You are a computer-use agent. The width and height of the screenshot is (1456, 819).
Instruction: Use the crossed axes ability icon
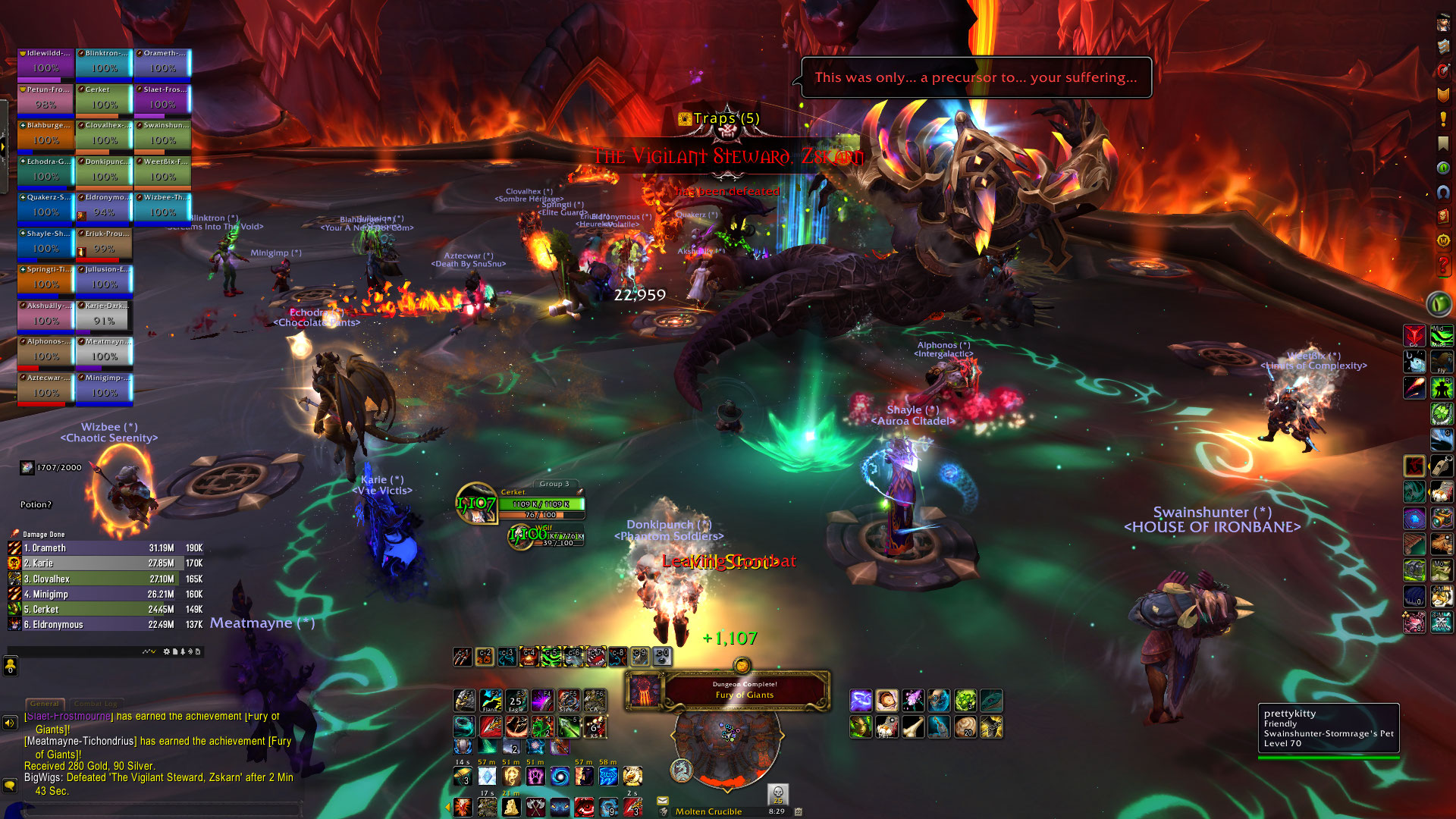click(x=535, y=807)
